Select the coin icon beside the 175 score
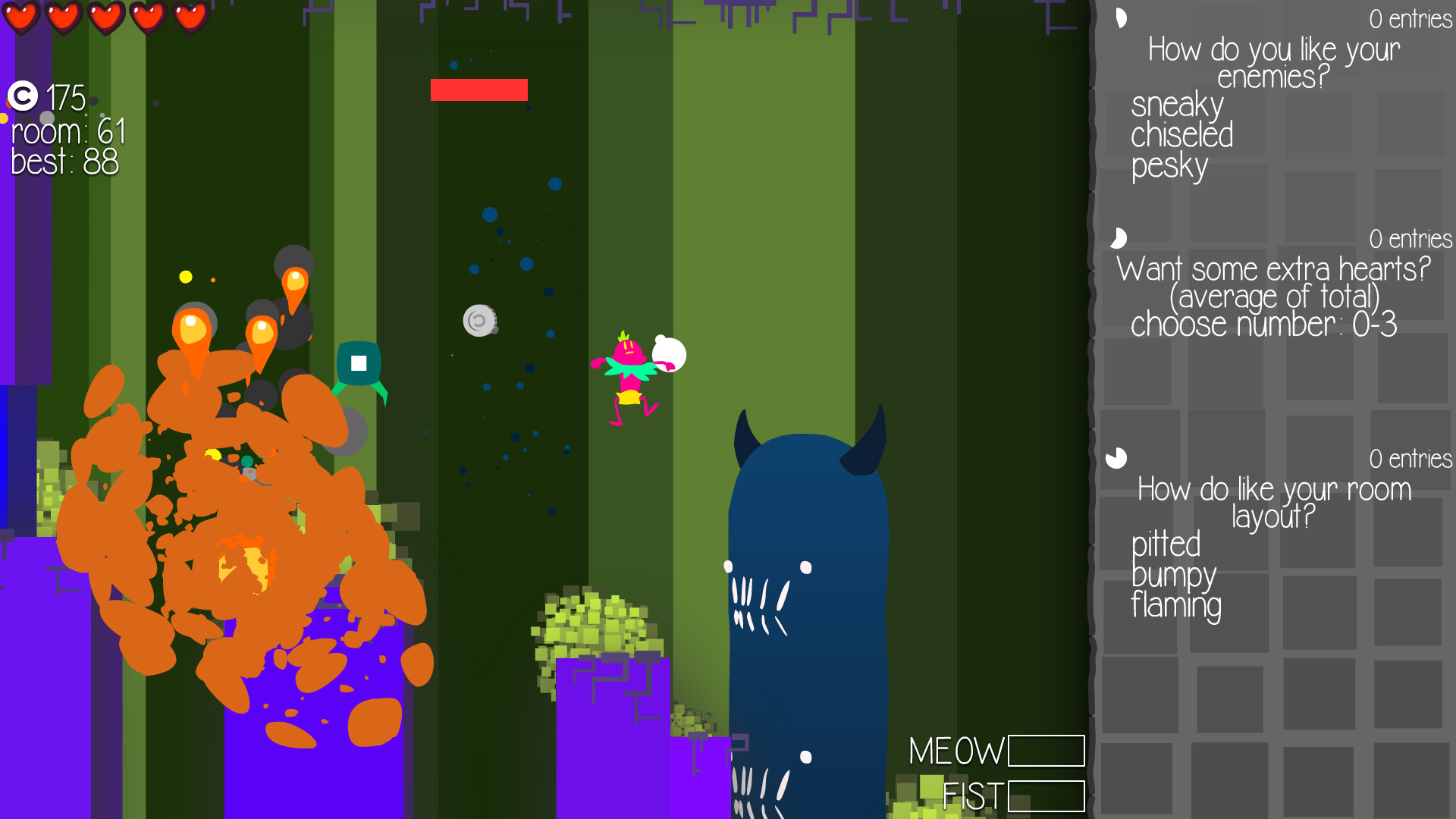The height and width of the screenshot is (819, 1456). pyautogui.click(x=23, y=97)
